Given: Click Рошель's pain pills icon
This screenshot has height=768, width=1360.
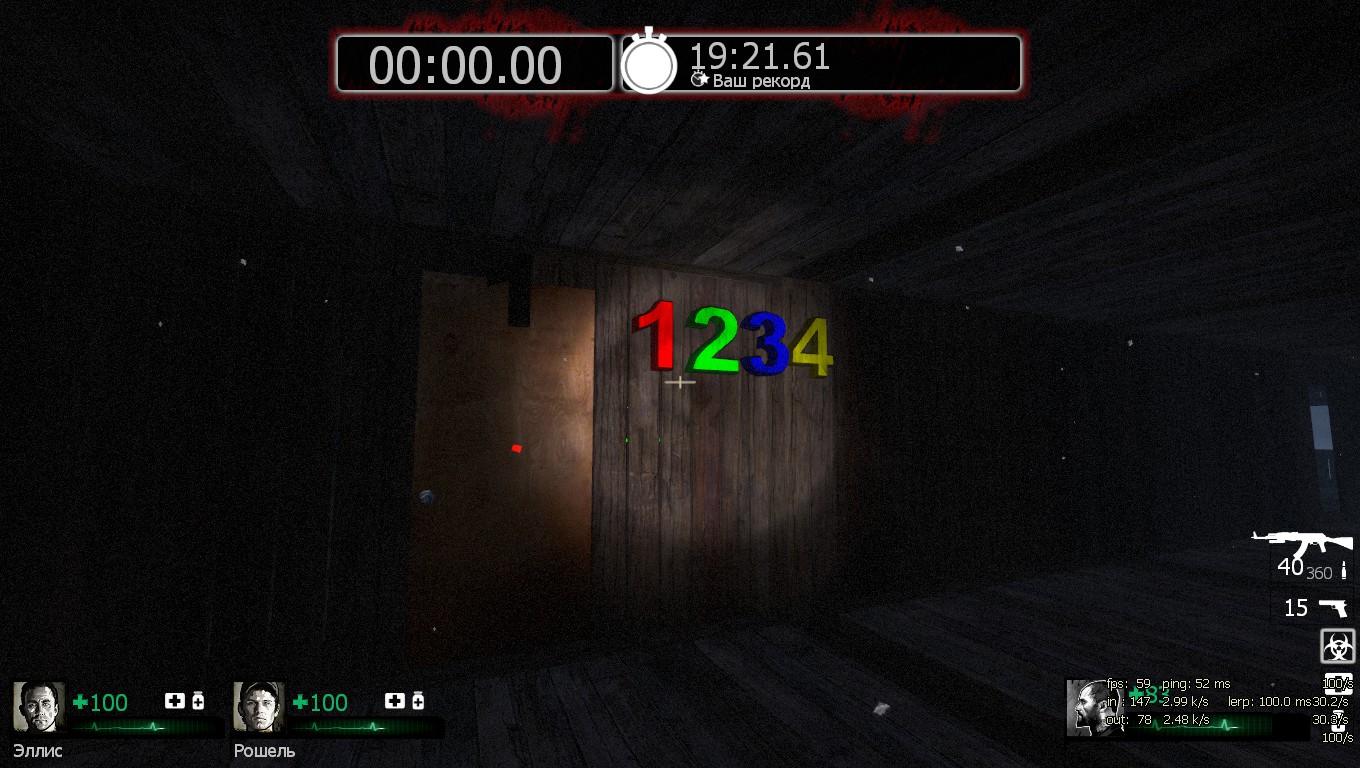Looking at the screenshot, I should [418, 701].
